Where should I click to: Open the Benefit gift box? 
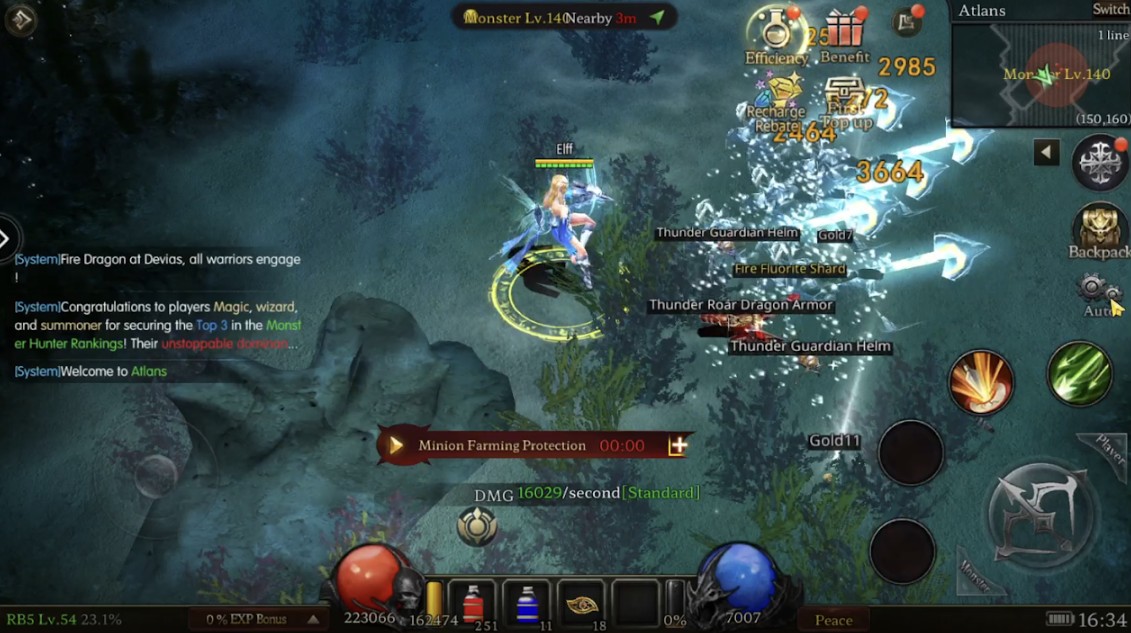coord(844,34)
